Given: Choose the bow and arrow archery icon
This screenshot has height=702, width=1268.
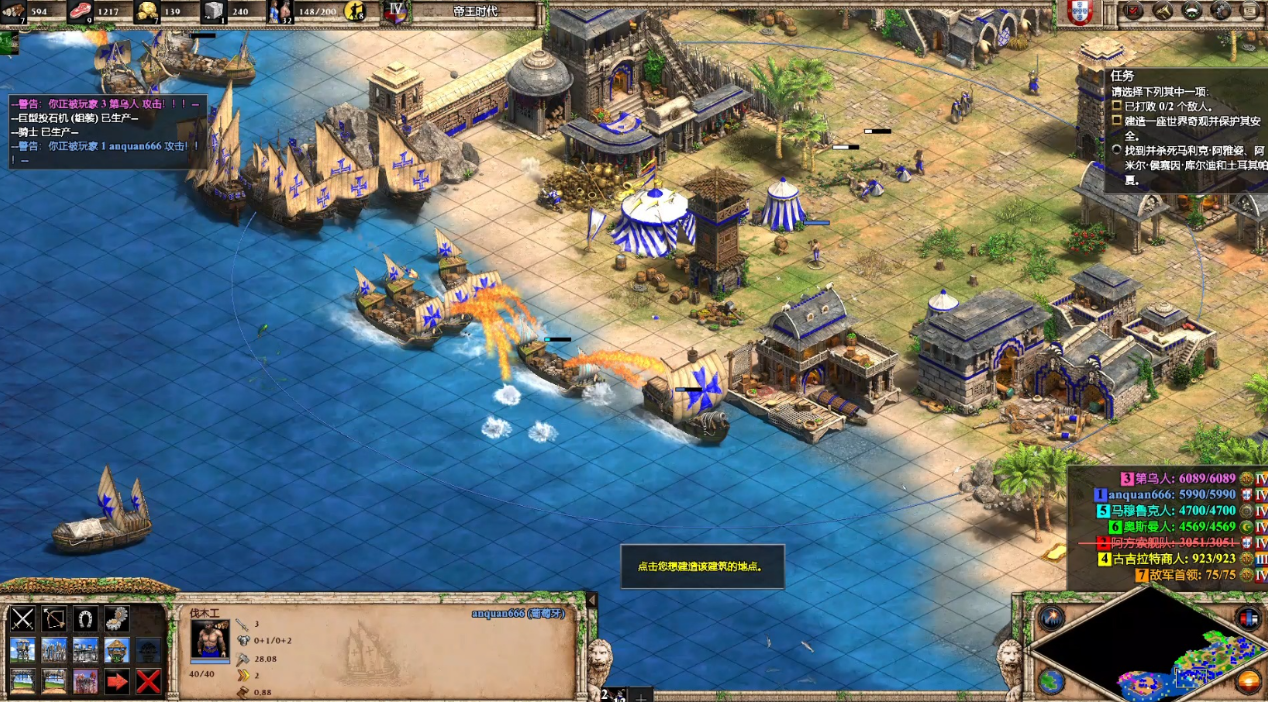Looking at the screenshot, I should pos(54,619).
